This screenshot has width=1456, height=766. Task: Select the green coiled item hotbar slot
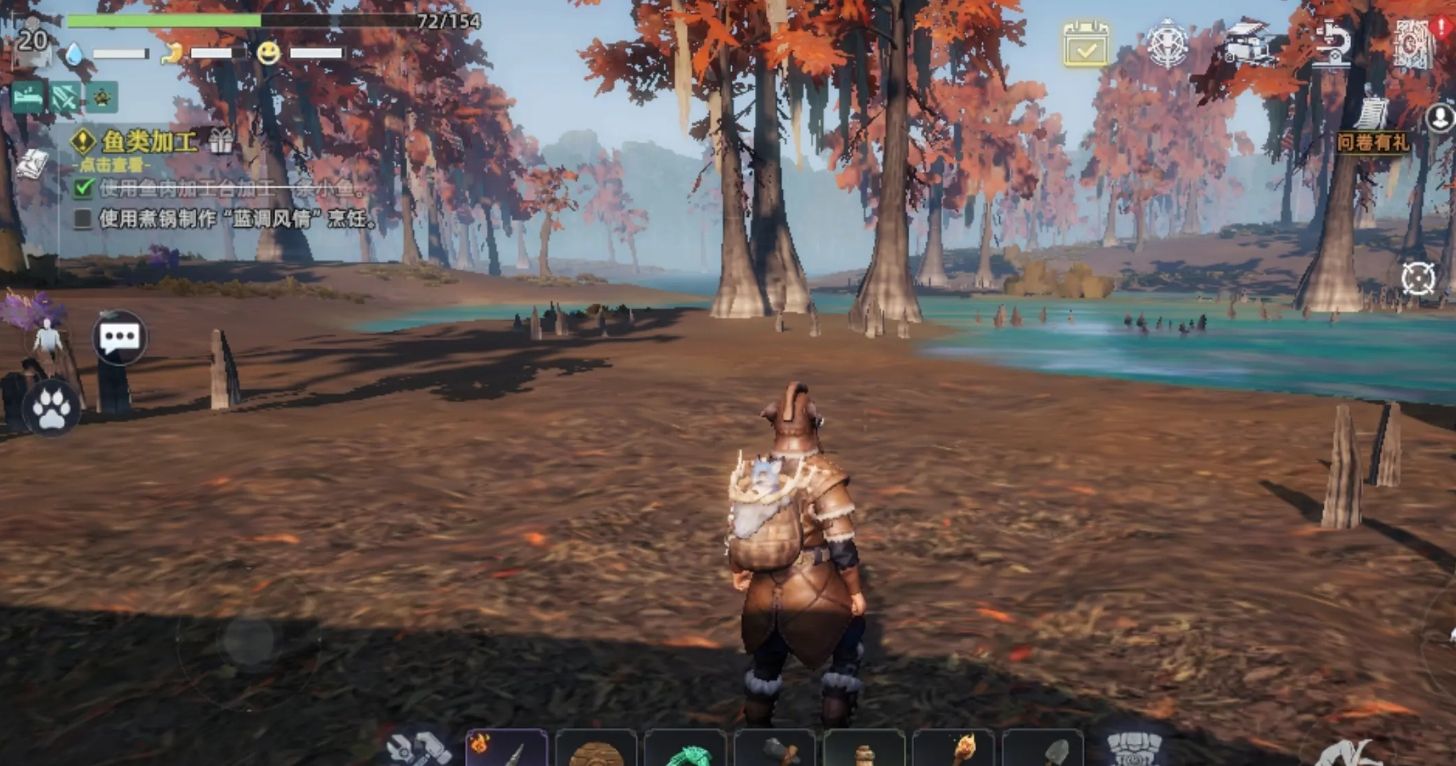point(685,750)
